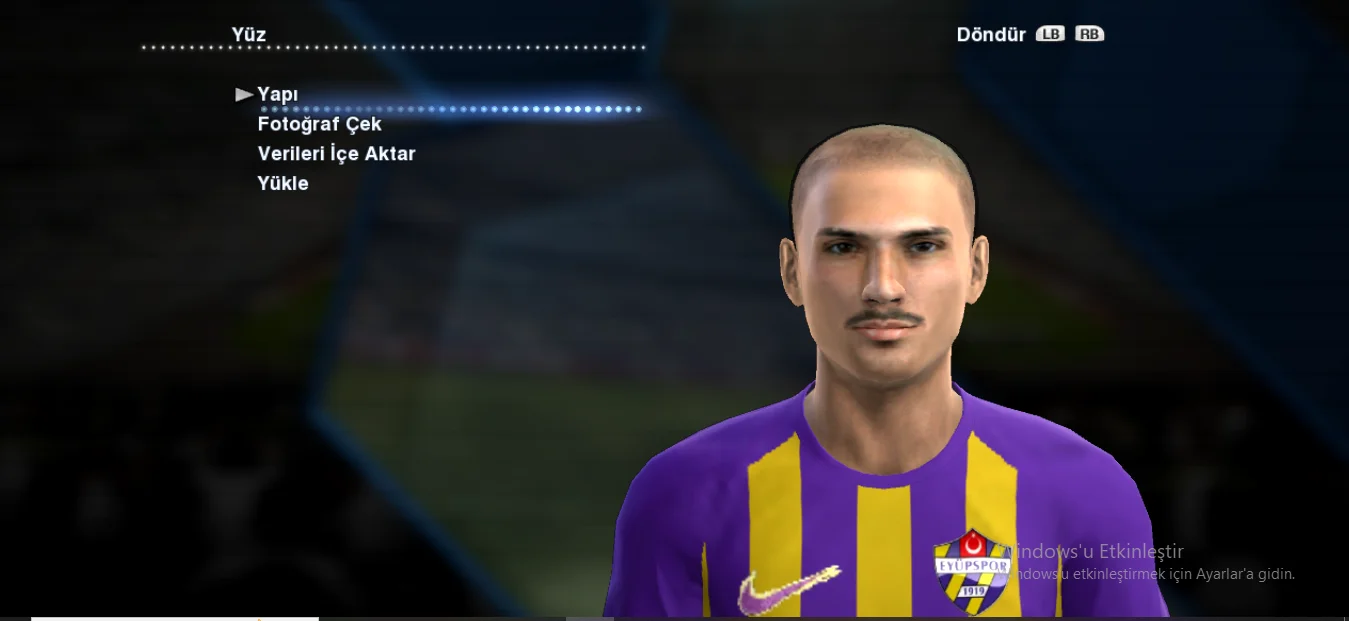Viewport: 1349px width, 621px height.
Task: Select the Yükle menu entry
Action: [x=283, y=183]
